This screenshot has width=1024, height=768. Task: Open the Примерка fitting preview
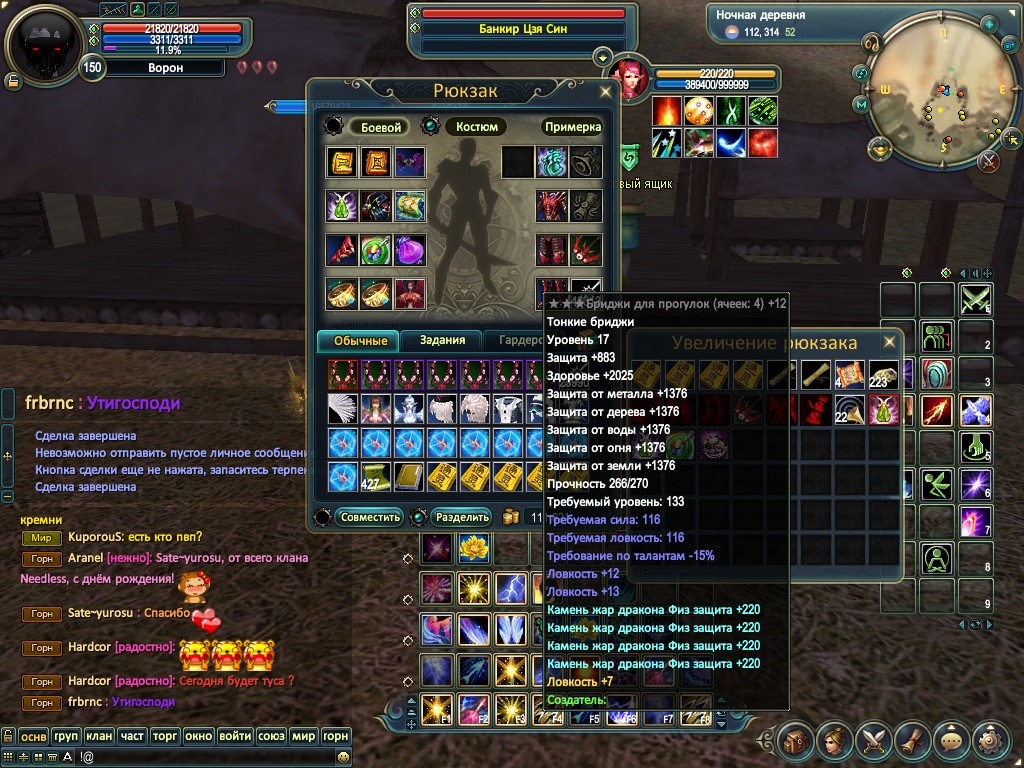pos(573,127)
